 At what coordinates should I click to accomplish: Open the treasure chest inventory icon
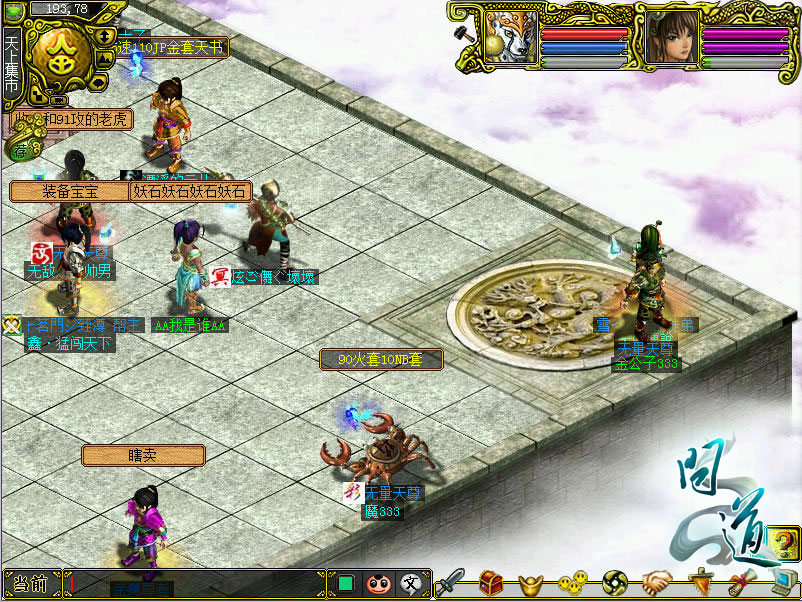[491, 582]
